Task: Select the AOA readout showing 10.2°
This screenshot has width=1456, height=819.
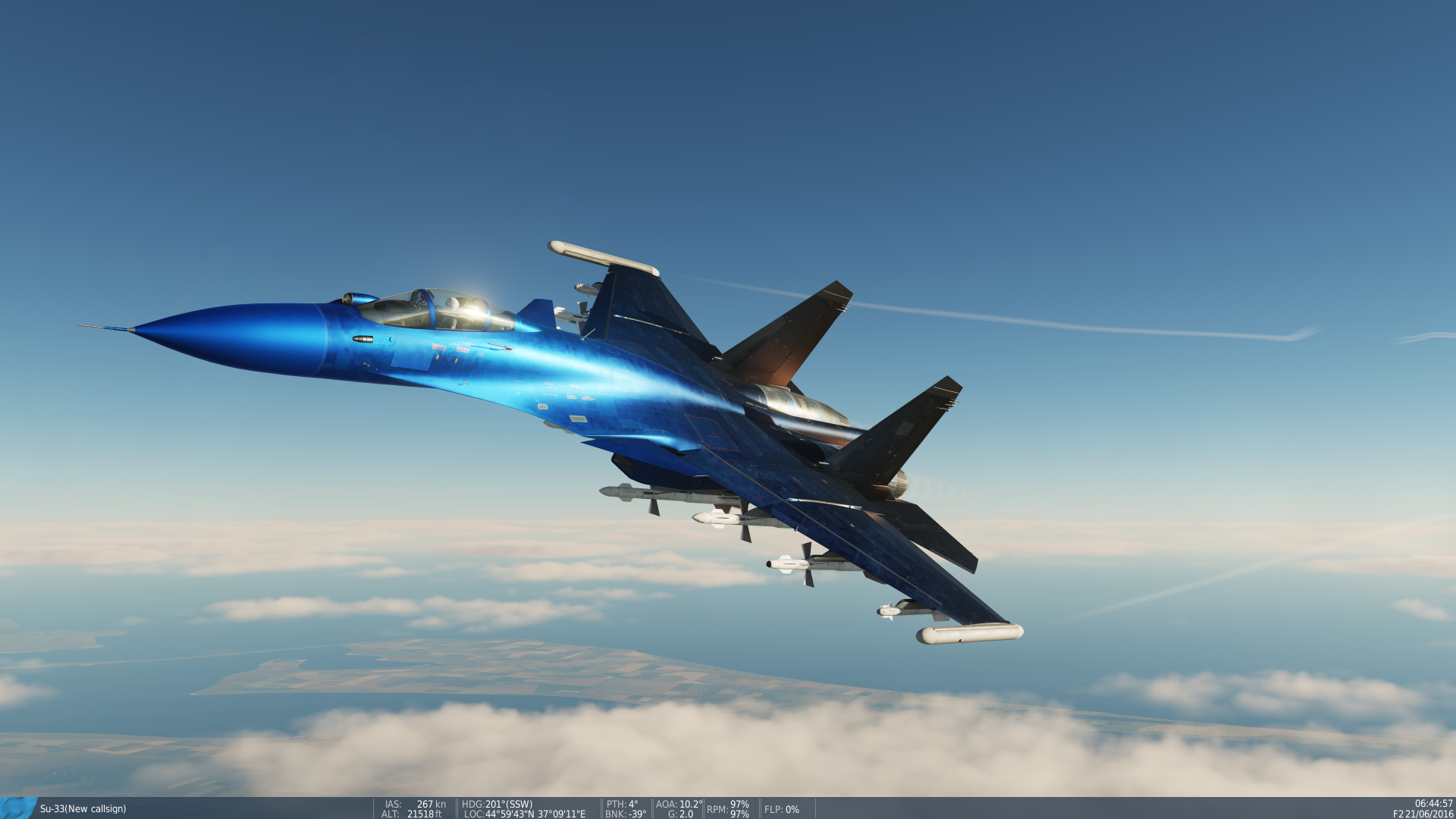Action: coord(677,805)
